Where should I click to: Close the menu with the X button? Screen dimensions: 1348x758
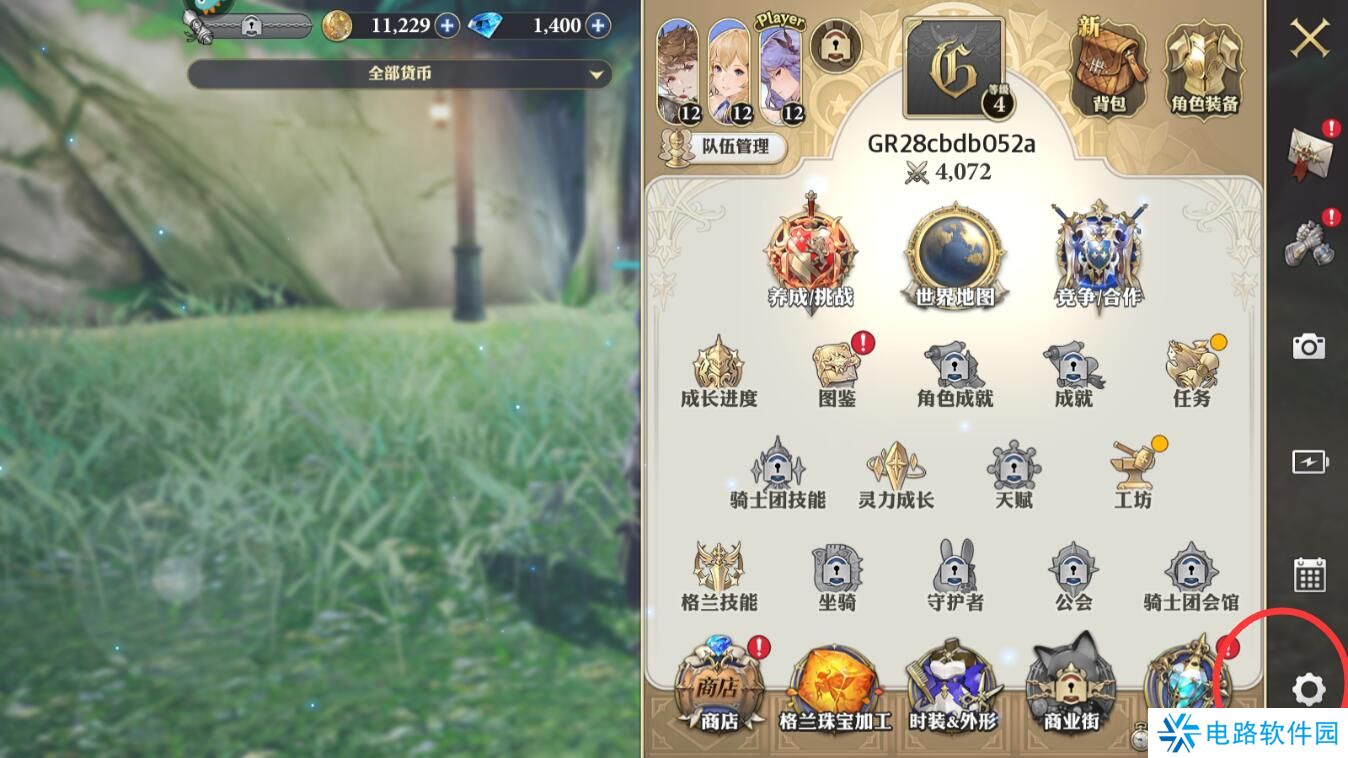coord(1309,39)
